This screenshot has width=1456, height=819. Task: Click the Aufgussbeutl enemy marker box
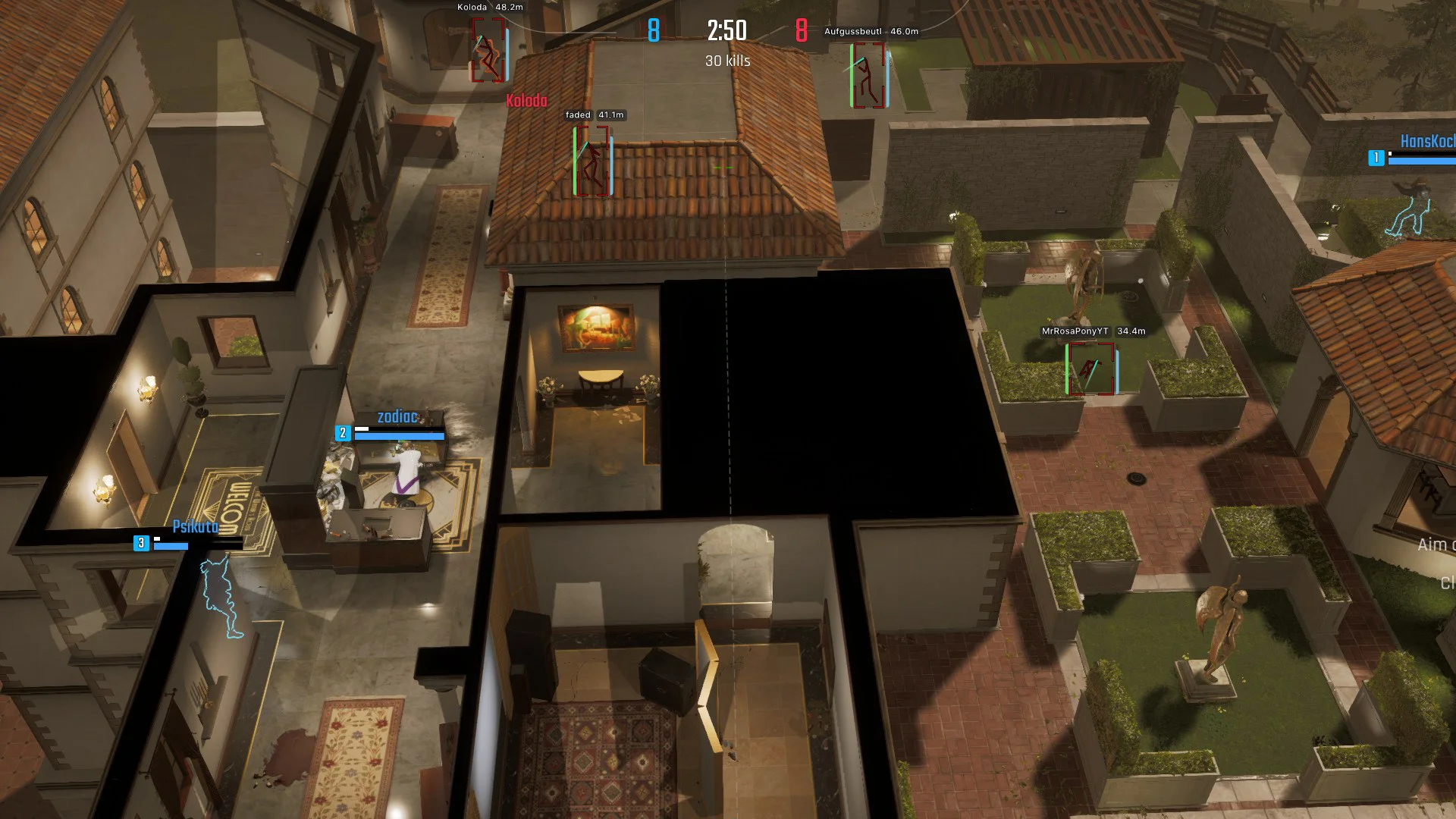(x=868, y=75)
